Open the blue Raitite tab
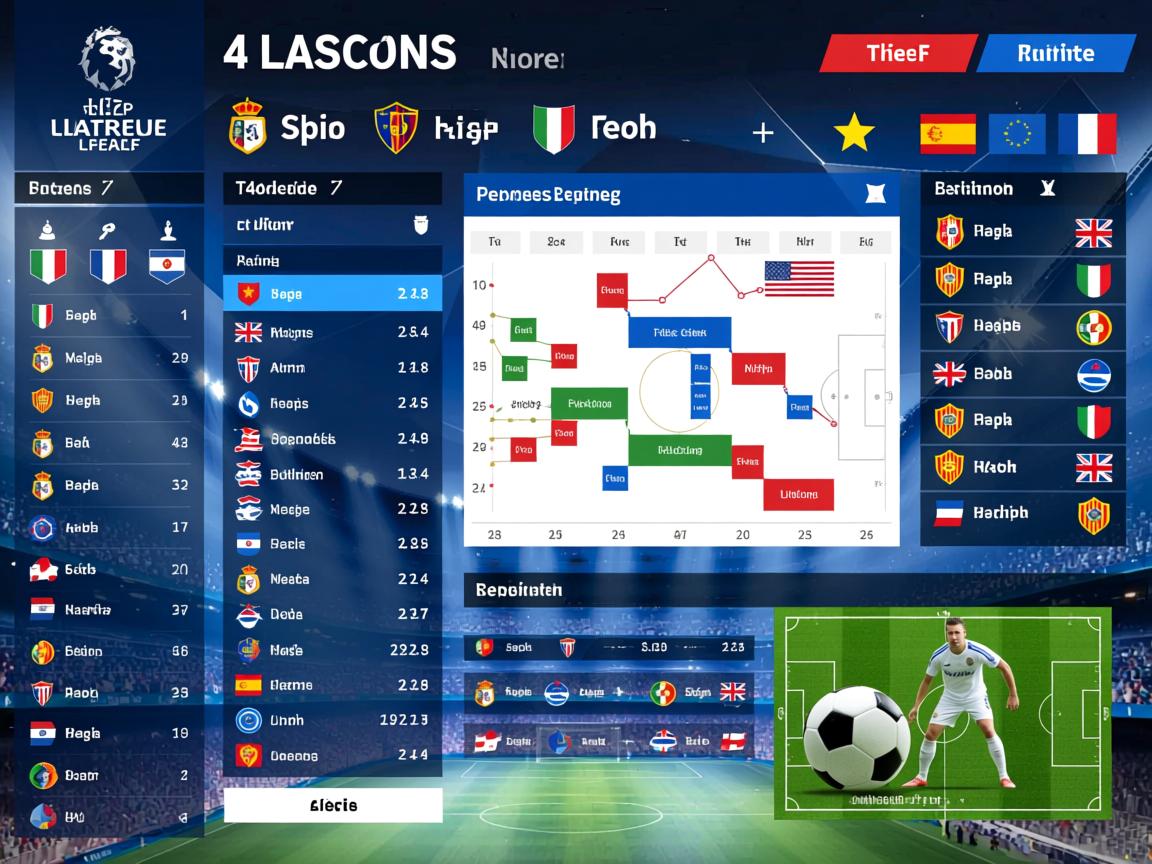The height and width of the screenshot is (864, 1152). click(1056, 54)
